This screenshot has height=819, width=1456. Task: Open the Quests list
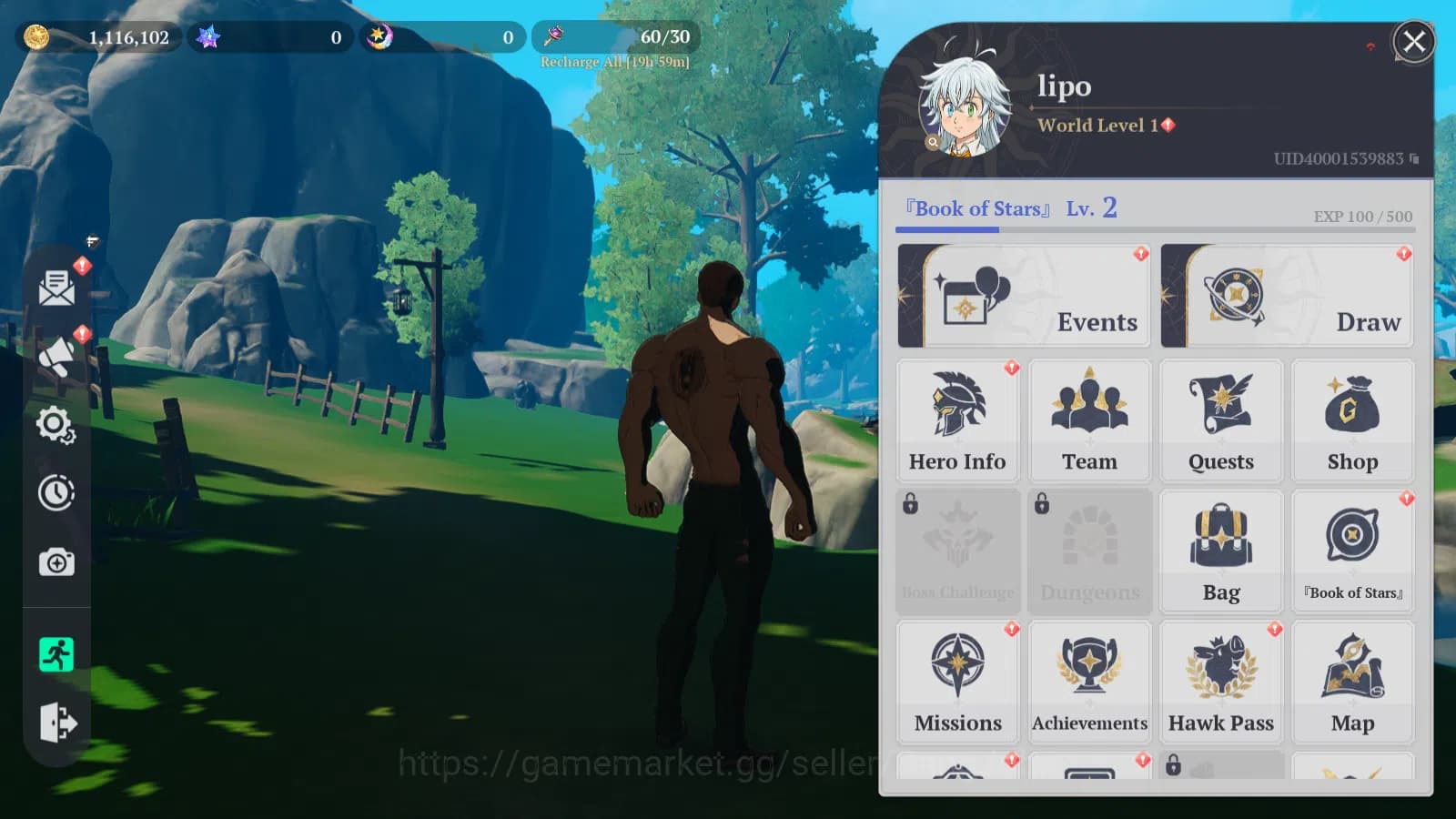coord(1221,419)
